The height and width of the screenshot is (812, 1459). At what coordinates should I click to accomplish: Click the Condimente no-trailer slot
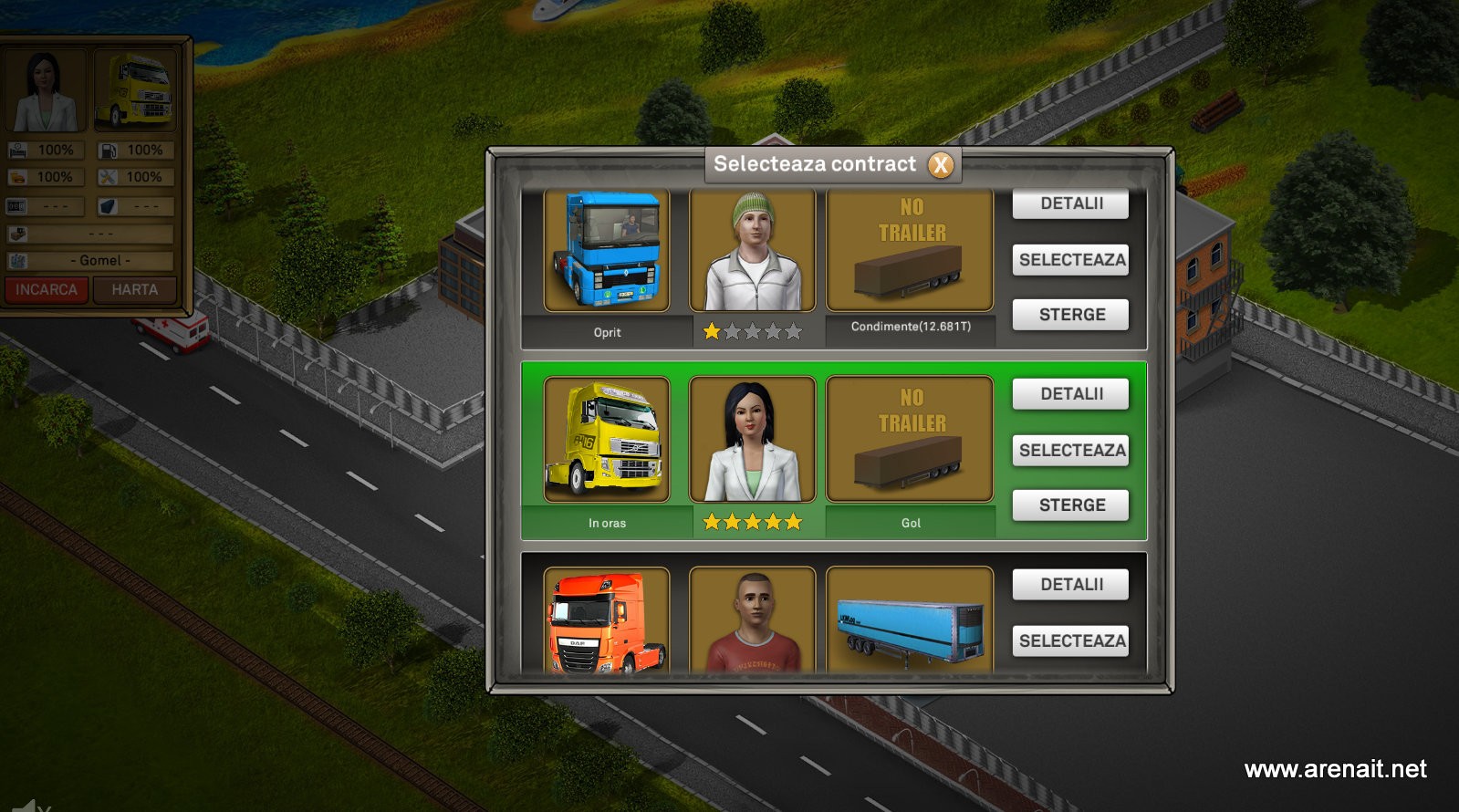coord(910,250)
